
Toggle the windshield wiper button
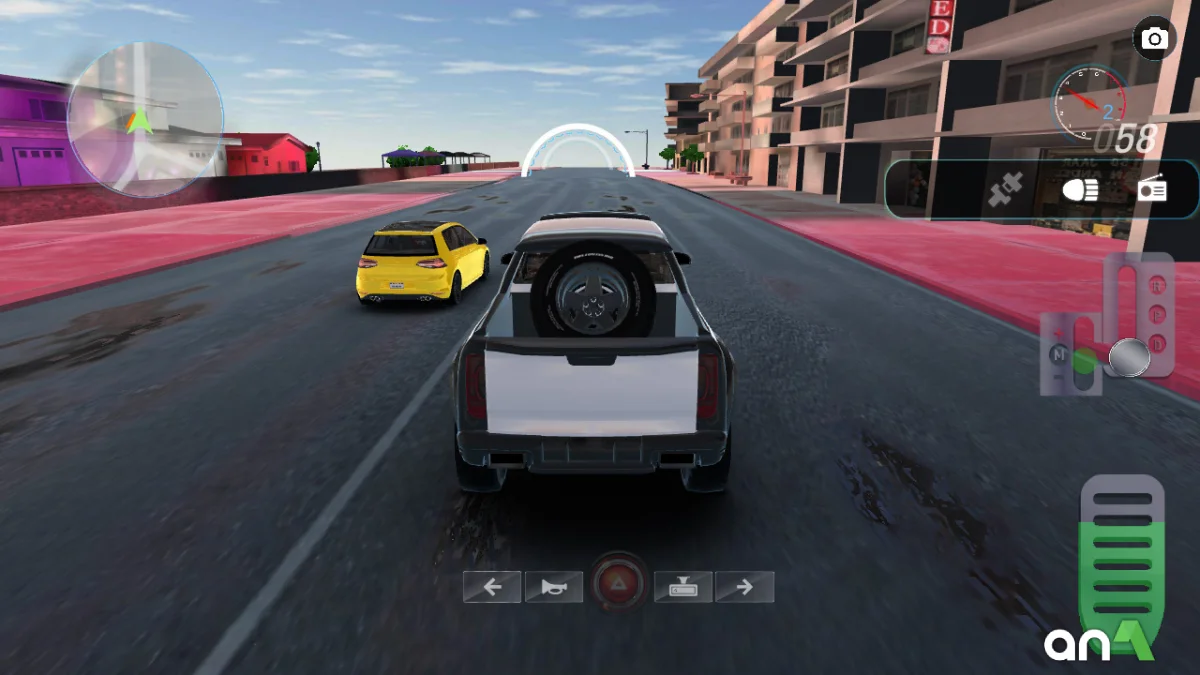tap(683, 587)
